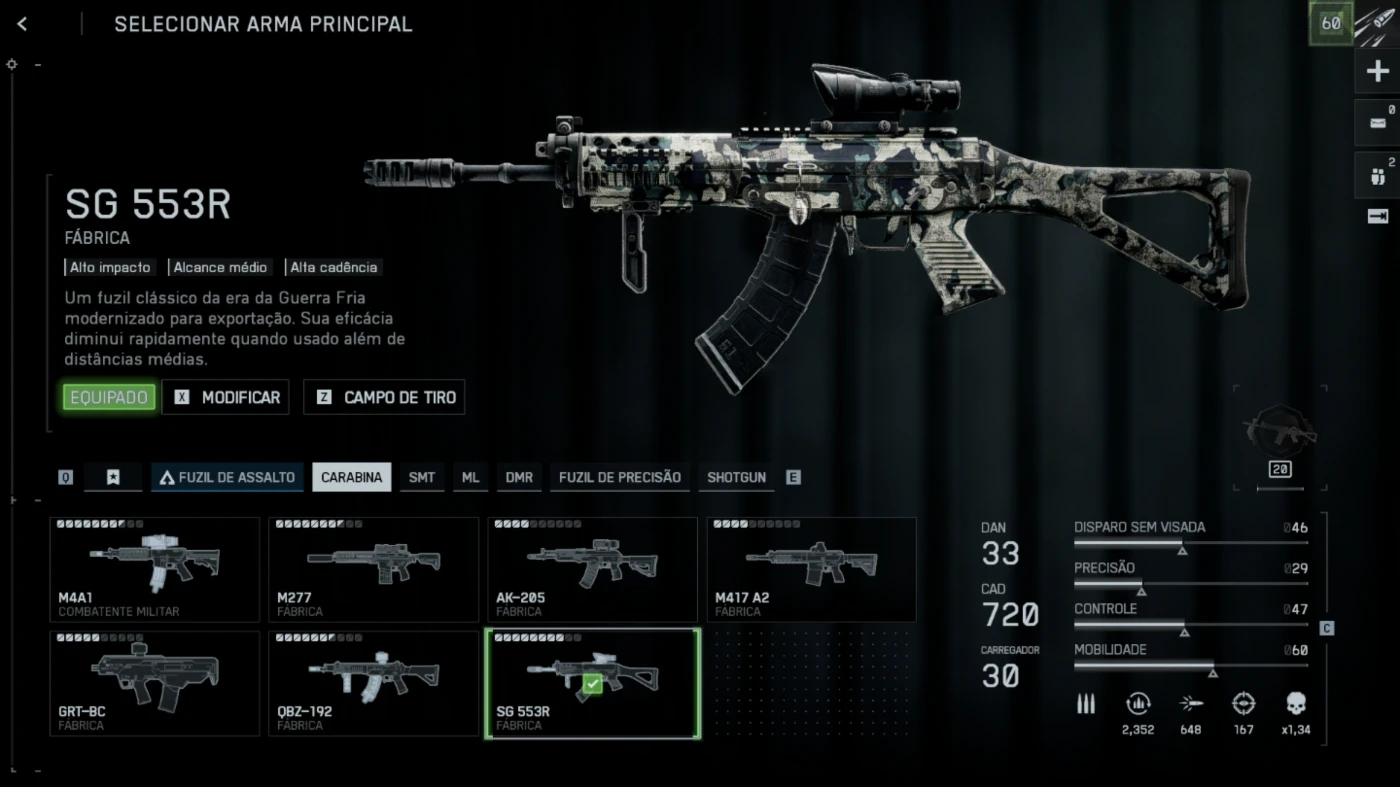Show the ML weapon category
The width and height of the screenshot is (1400, 787).
pos(470,477)
